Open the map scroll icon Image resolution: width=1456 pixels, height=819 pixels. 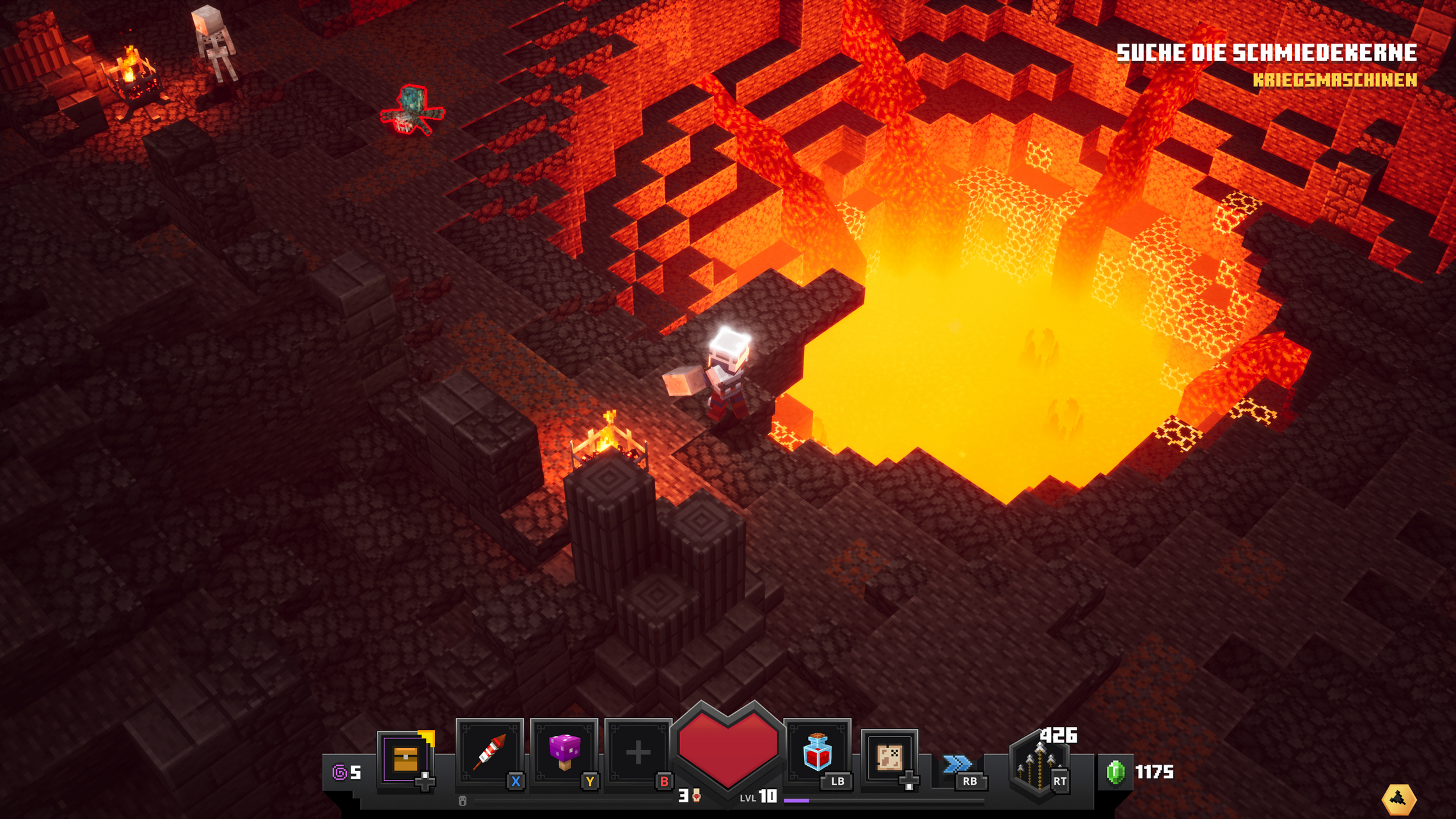tap(889, 758)
